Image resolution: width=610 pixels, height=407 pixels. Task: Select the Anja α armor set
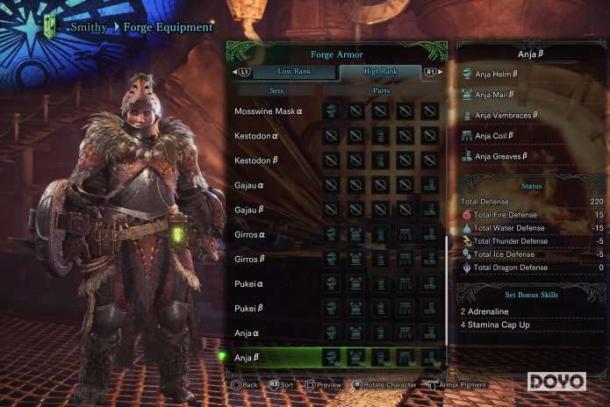pyautogui.click(x=249, y=332)
